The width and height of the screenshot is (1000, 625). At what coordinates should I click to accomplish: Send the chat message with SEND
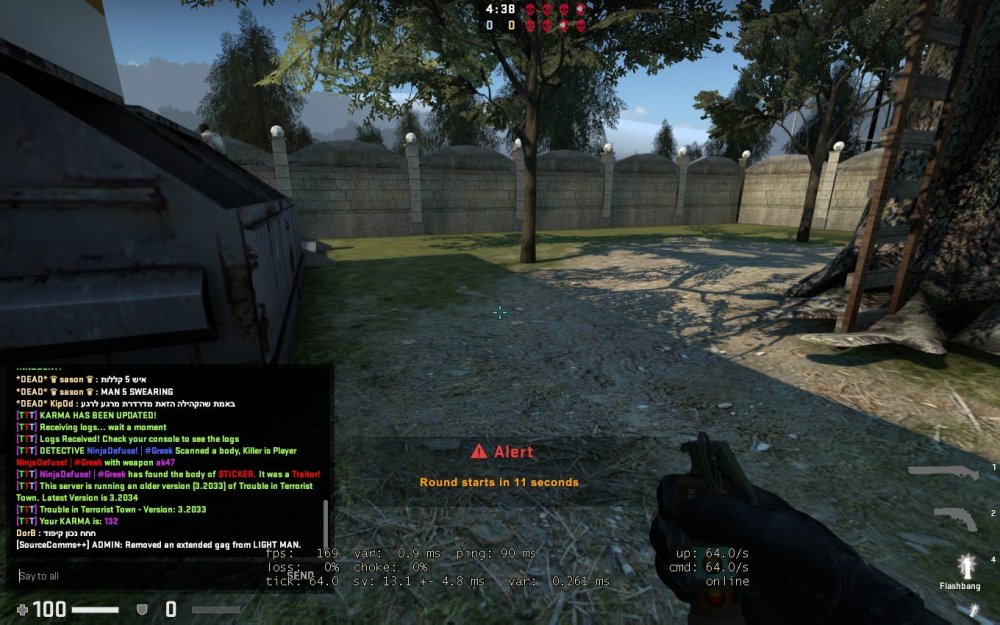point(301,575)
